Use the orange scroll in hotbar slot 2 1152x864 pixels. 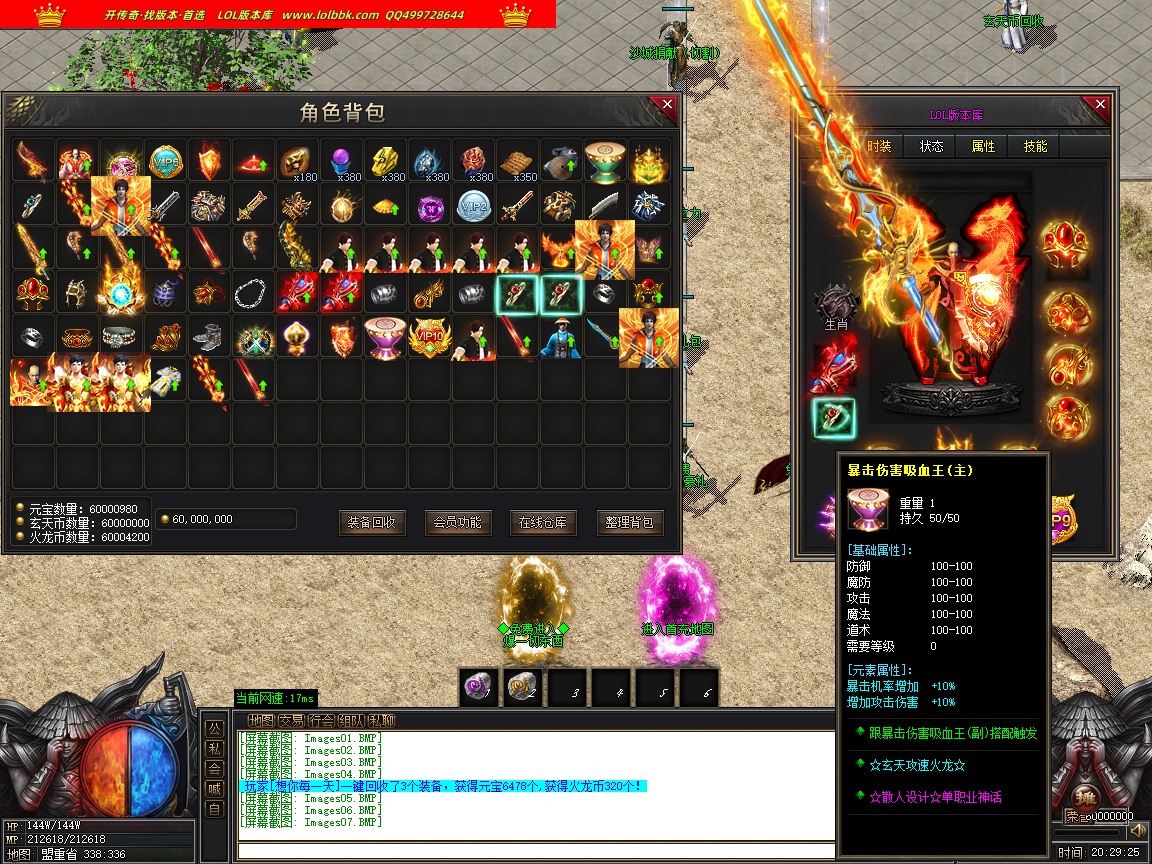click(x=521, y=687)
